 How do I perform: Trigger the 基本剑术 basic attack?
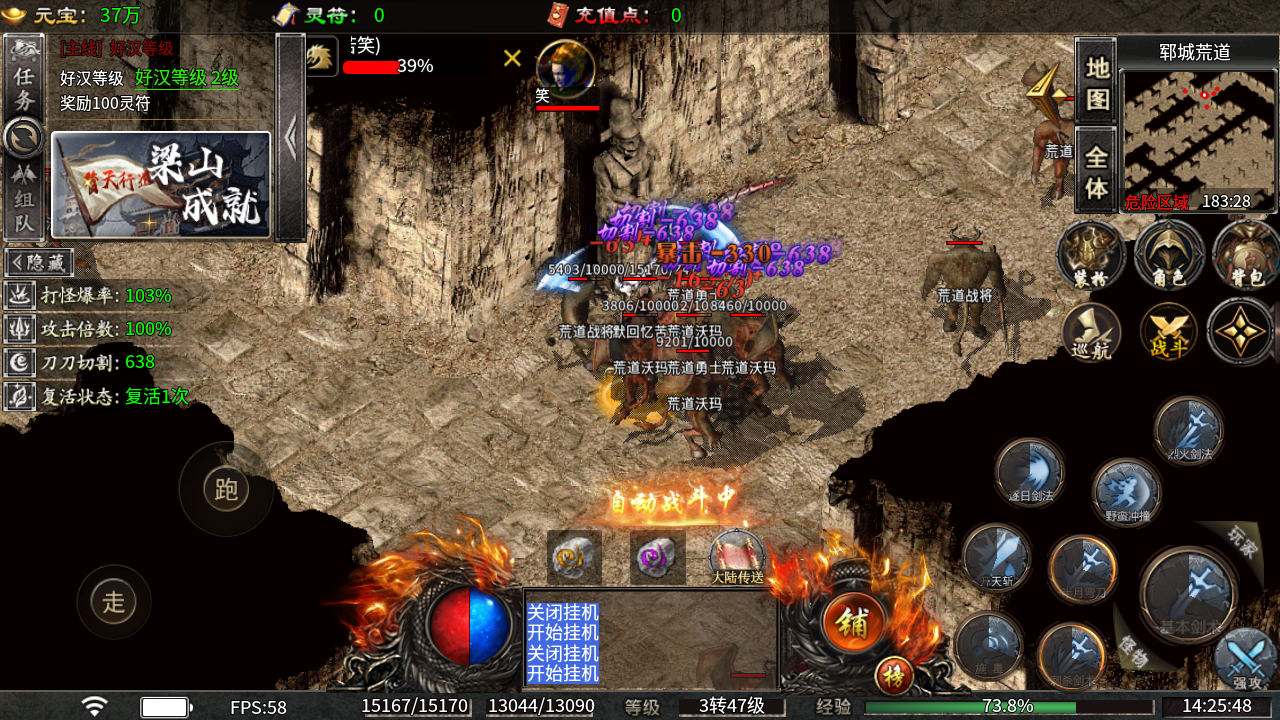[x=1189, y=597]
